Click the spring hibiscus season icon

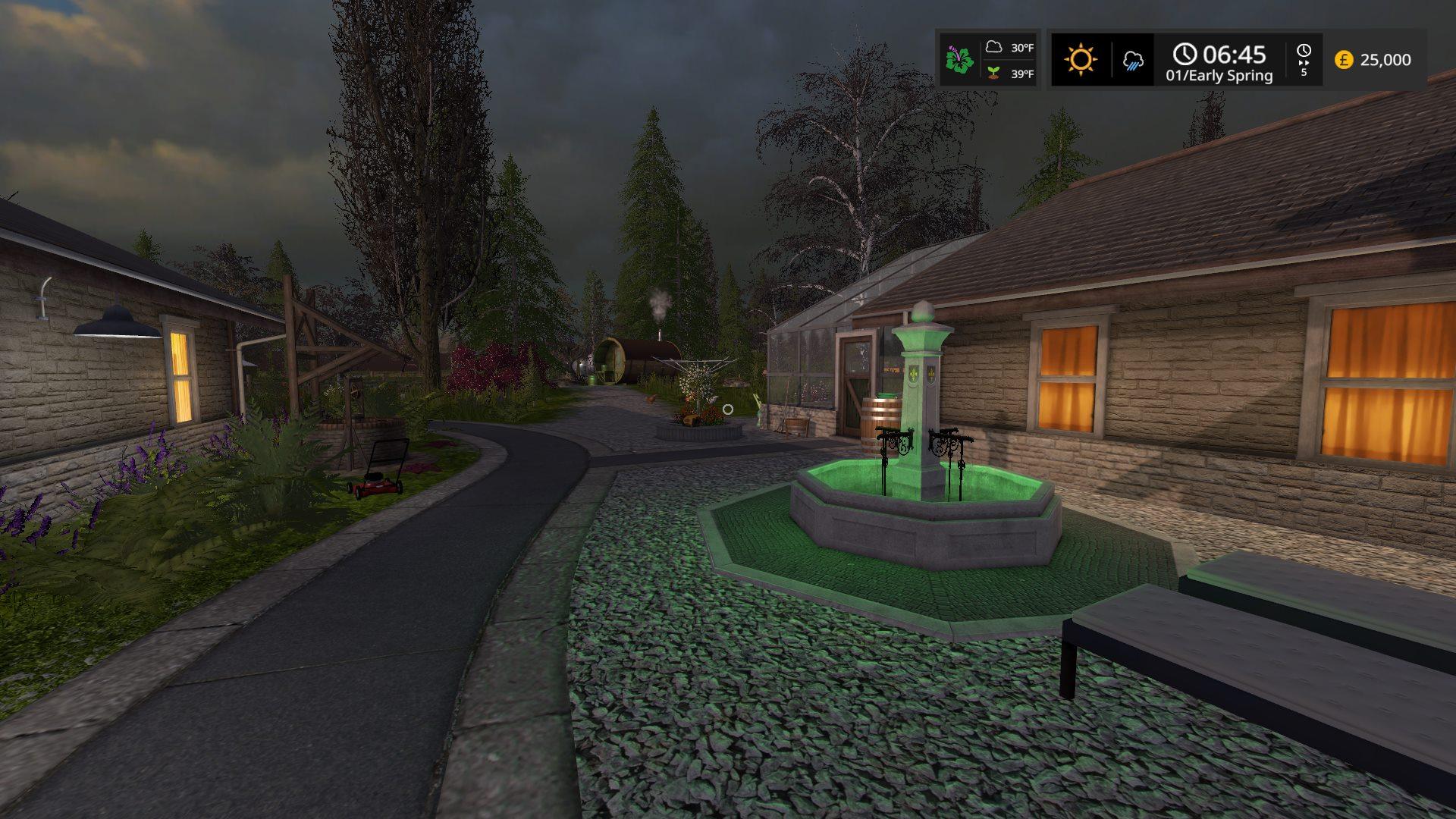[959, 60]
